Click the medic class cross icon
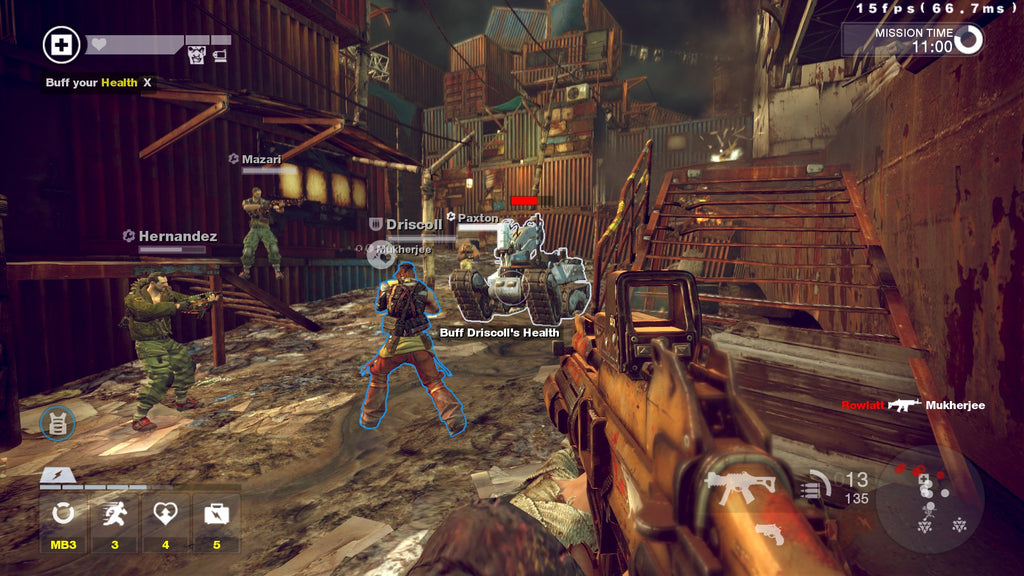Screen dimensions: 1024x576 point(61,45)
